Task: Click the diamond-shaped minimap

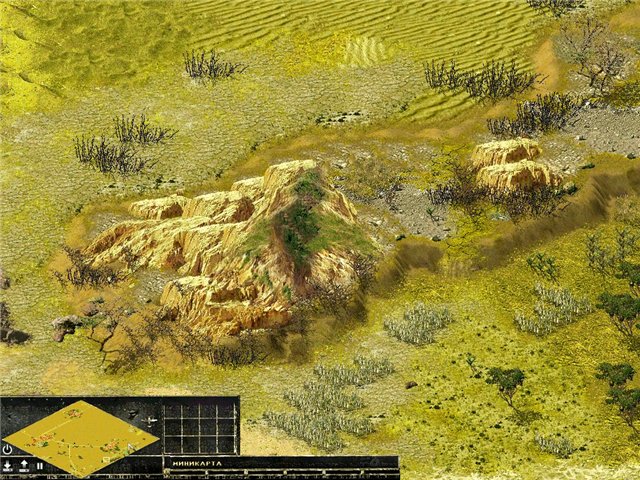Action: 80,436
